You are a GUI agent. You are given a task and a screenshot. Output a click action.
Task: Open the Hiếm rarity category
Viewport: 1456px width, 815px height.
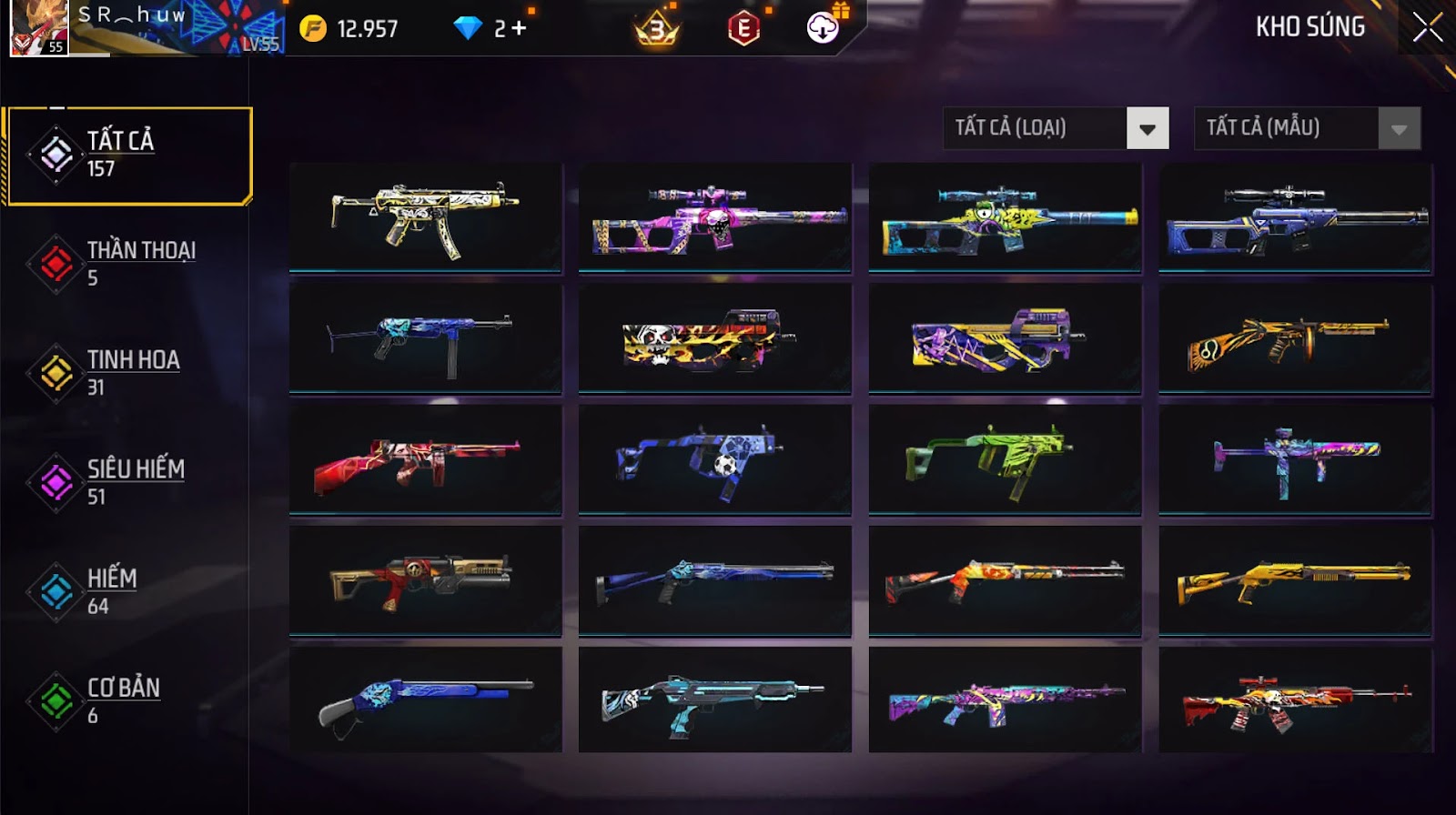(x=127, y=591)
